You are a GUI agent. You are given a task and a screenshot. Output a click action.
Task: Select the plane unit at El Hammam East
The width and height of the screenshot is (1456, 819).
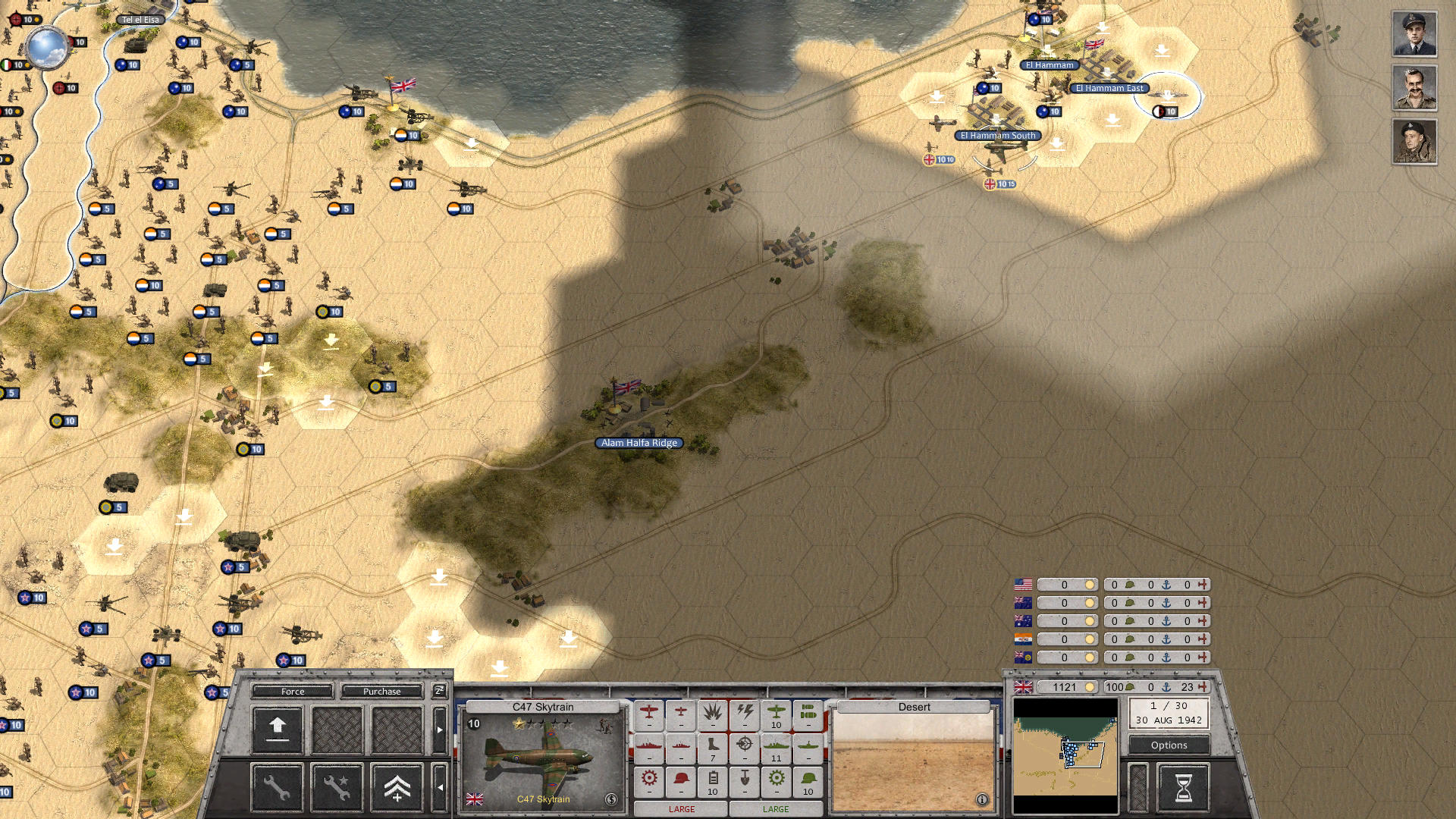1168,96
